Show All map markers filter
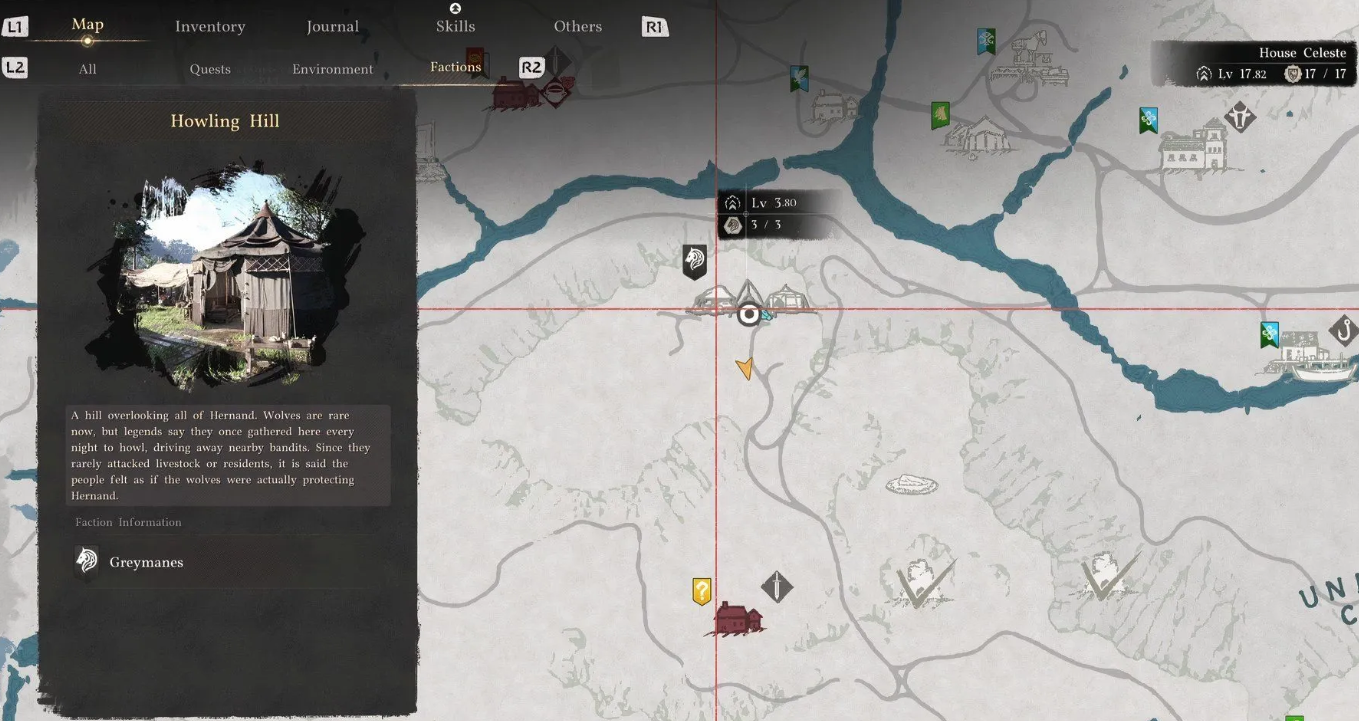Image resolution: width=1359 pixels, height=721 pixels. tap(88, 69)
